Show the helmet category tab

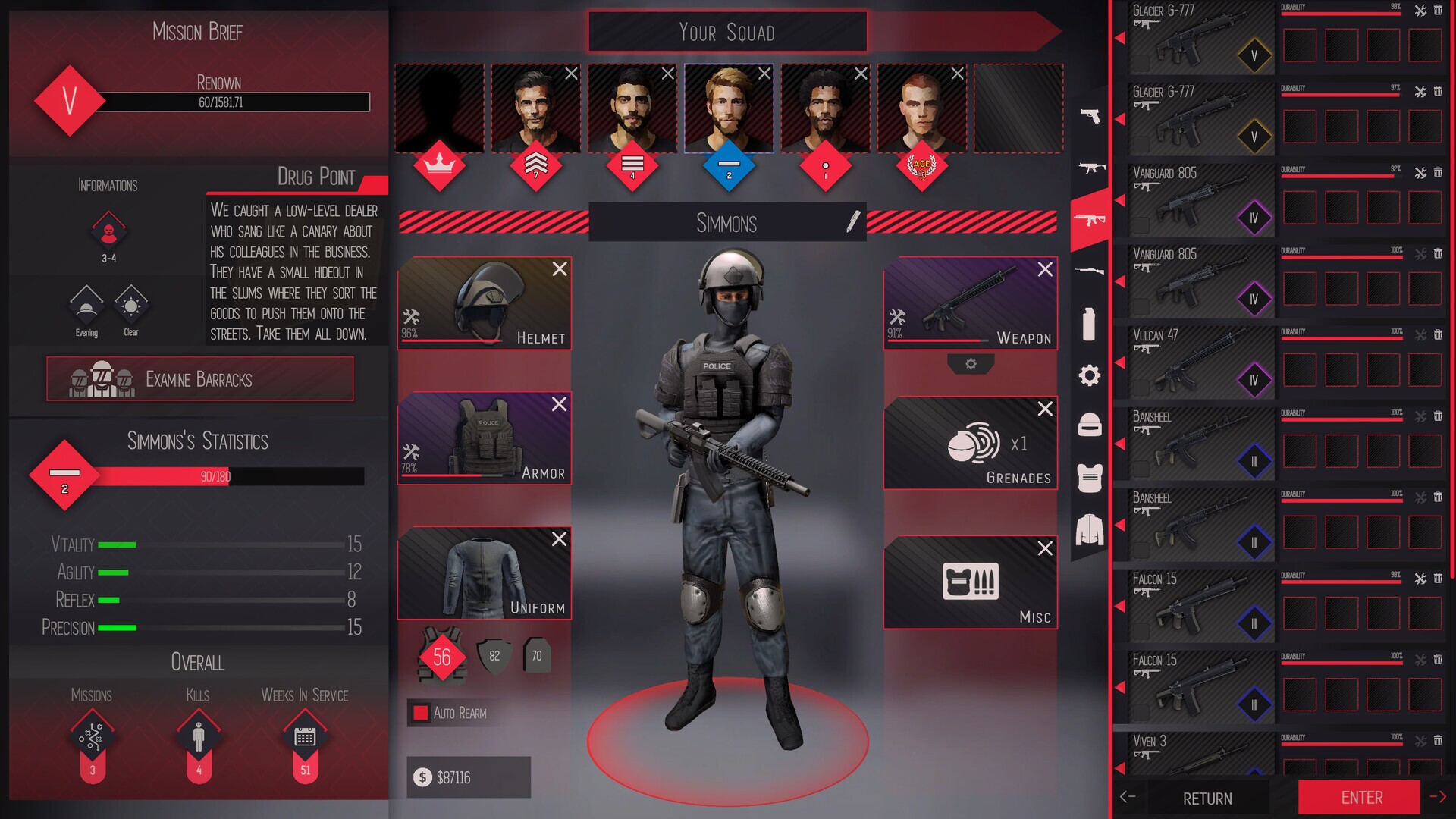1090,425
